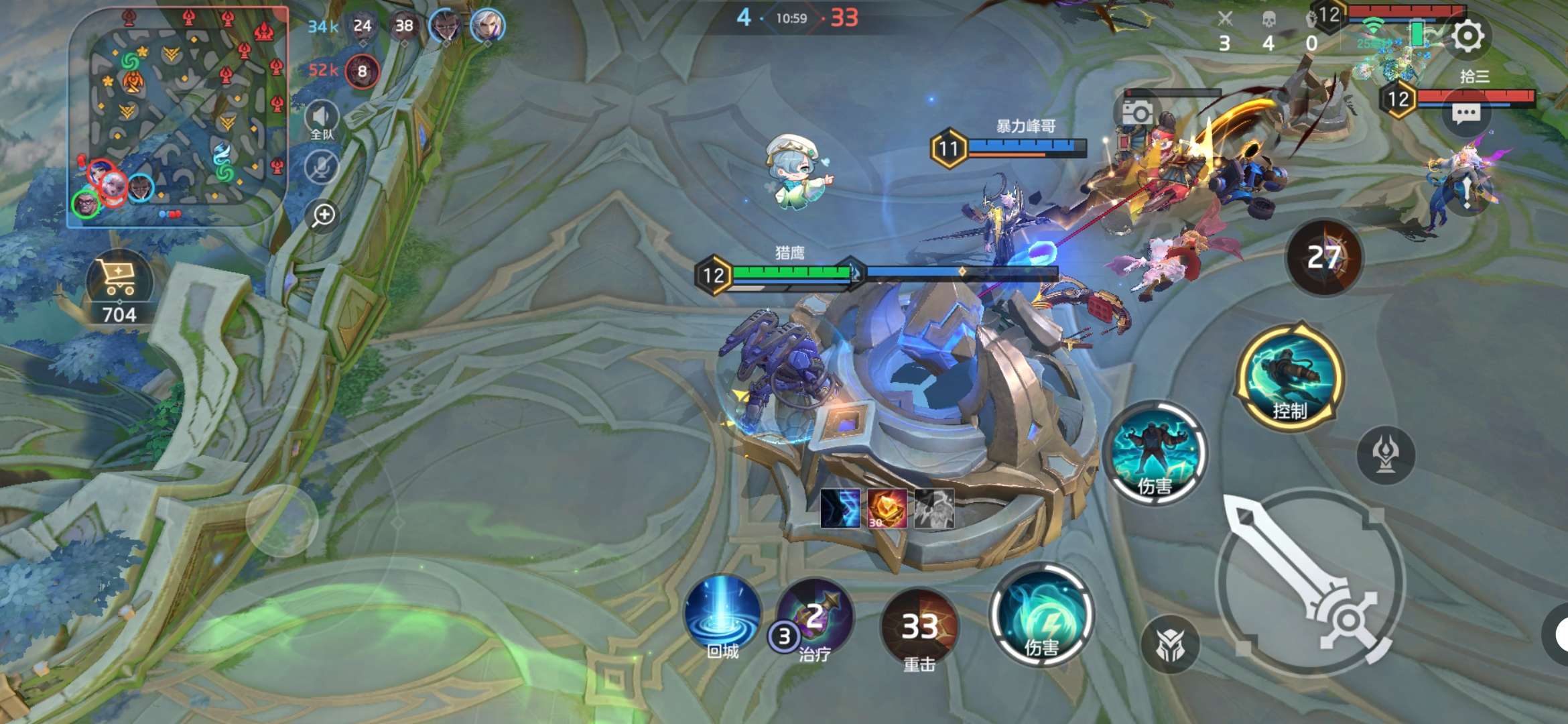
Task: Click the magnifier-plus map zoom button
Action: [x=324, y=215]
